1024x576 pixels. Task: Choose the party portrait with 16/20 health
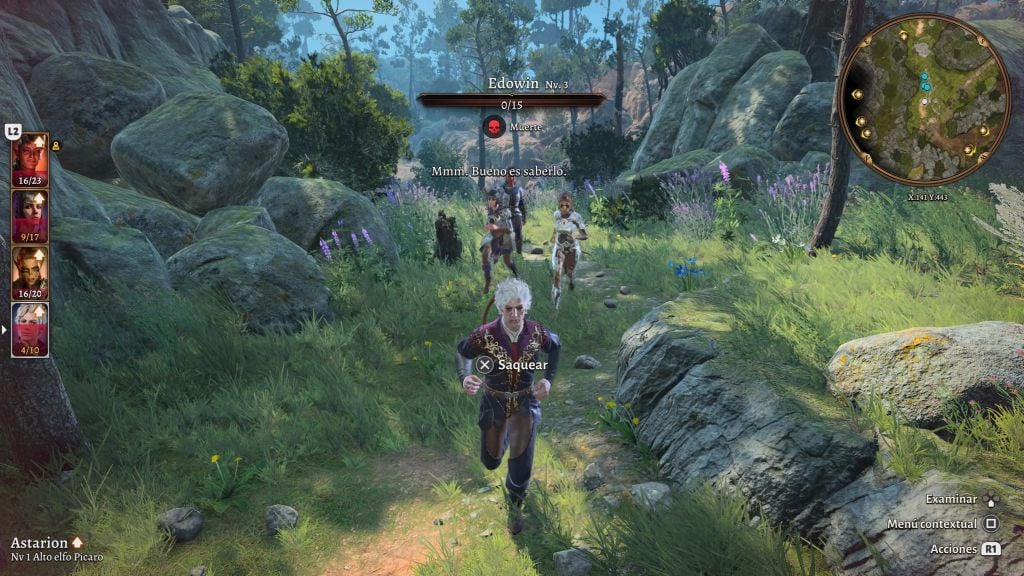pyautogui.click(x=29, y=272)
